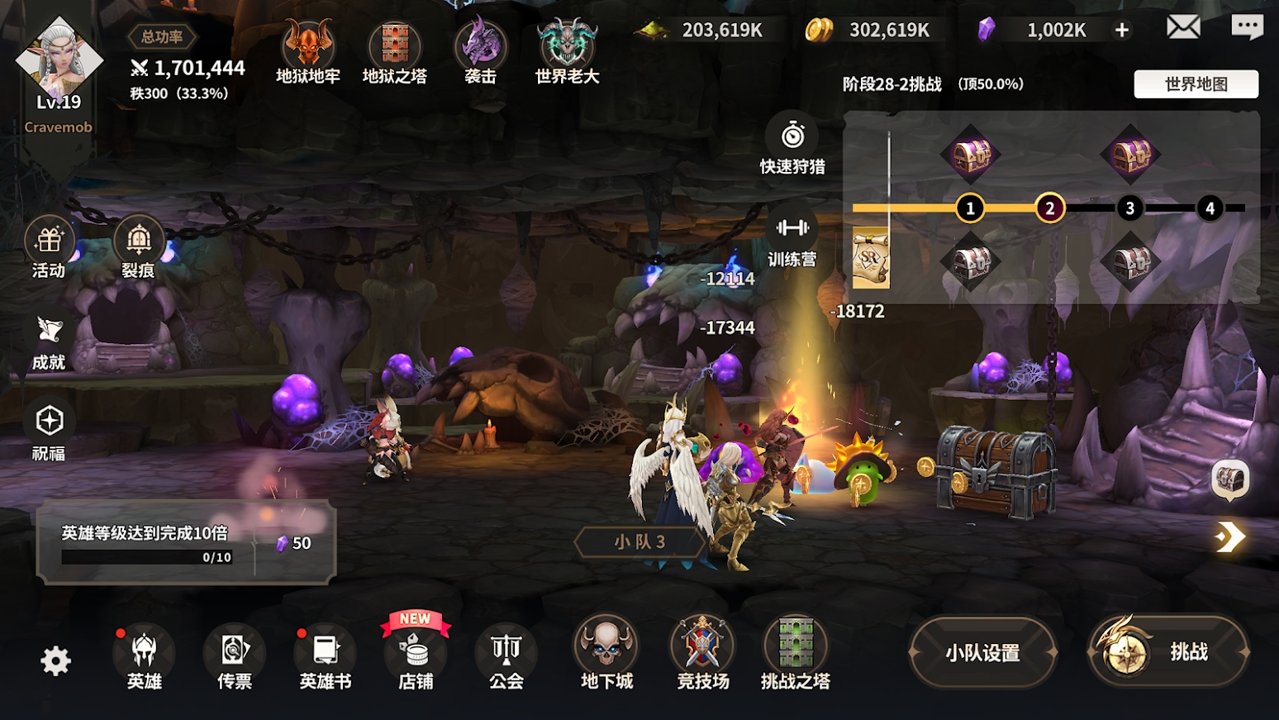Viewport: 1279px width, 720px height.
Task: Click the 小队设置 squad setup button
Action: [982, 653]
